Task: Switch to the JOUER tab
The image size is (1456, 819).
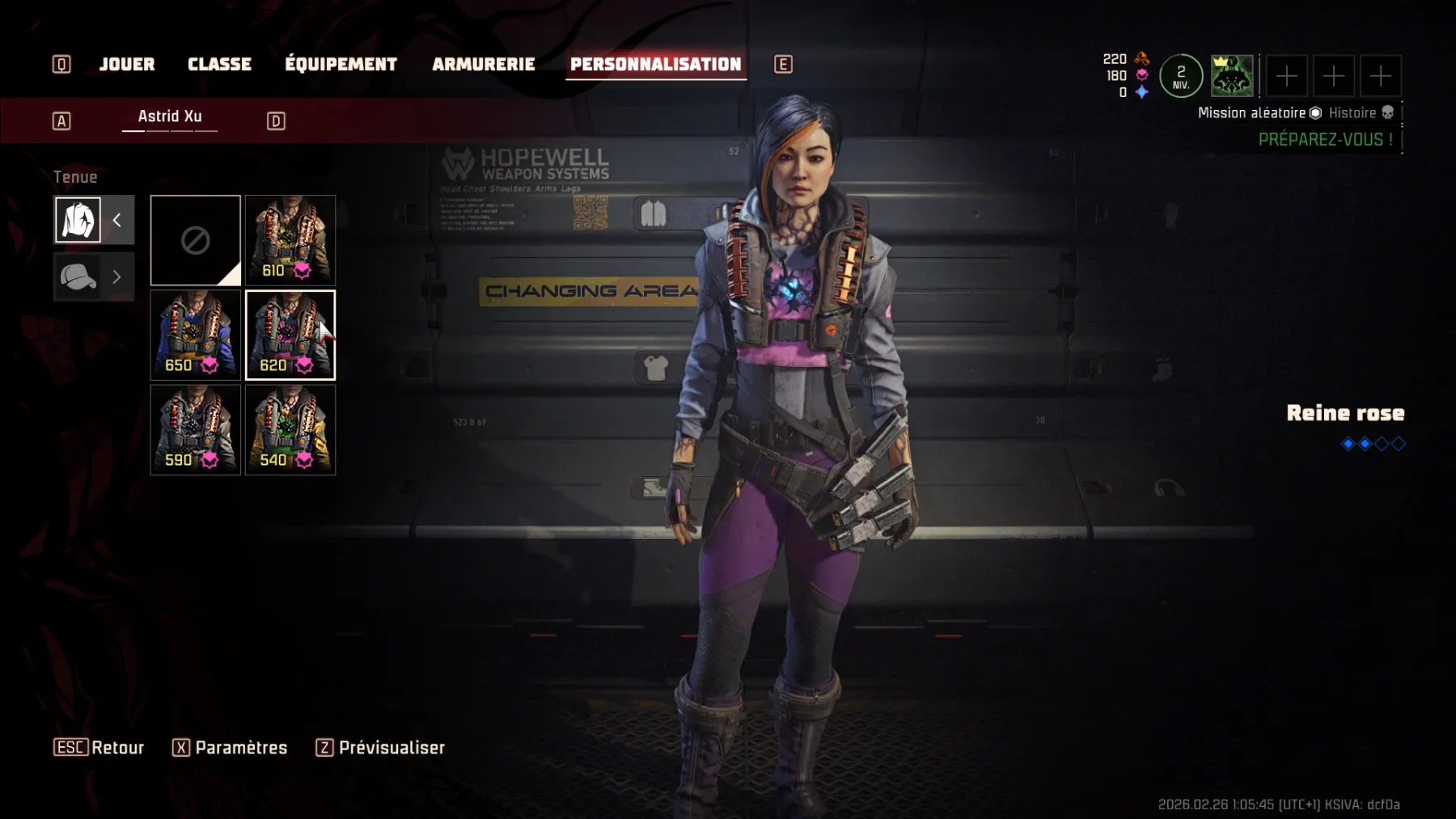Action: (x=126, y=65)
